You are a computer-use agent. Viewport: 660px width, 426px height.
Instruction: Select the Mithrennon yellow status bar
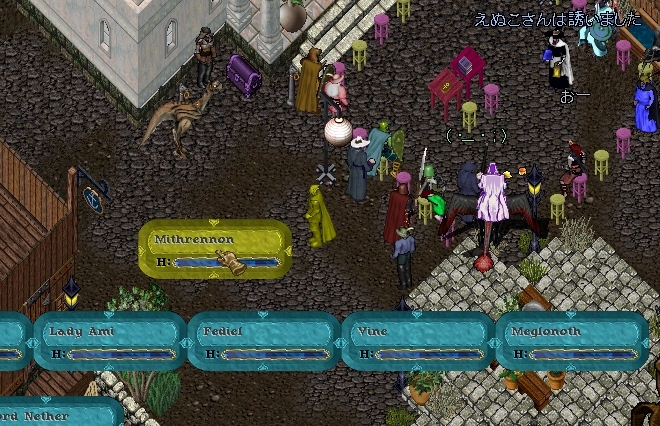pyautogui.click(x=214, y=249)
